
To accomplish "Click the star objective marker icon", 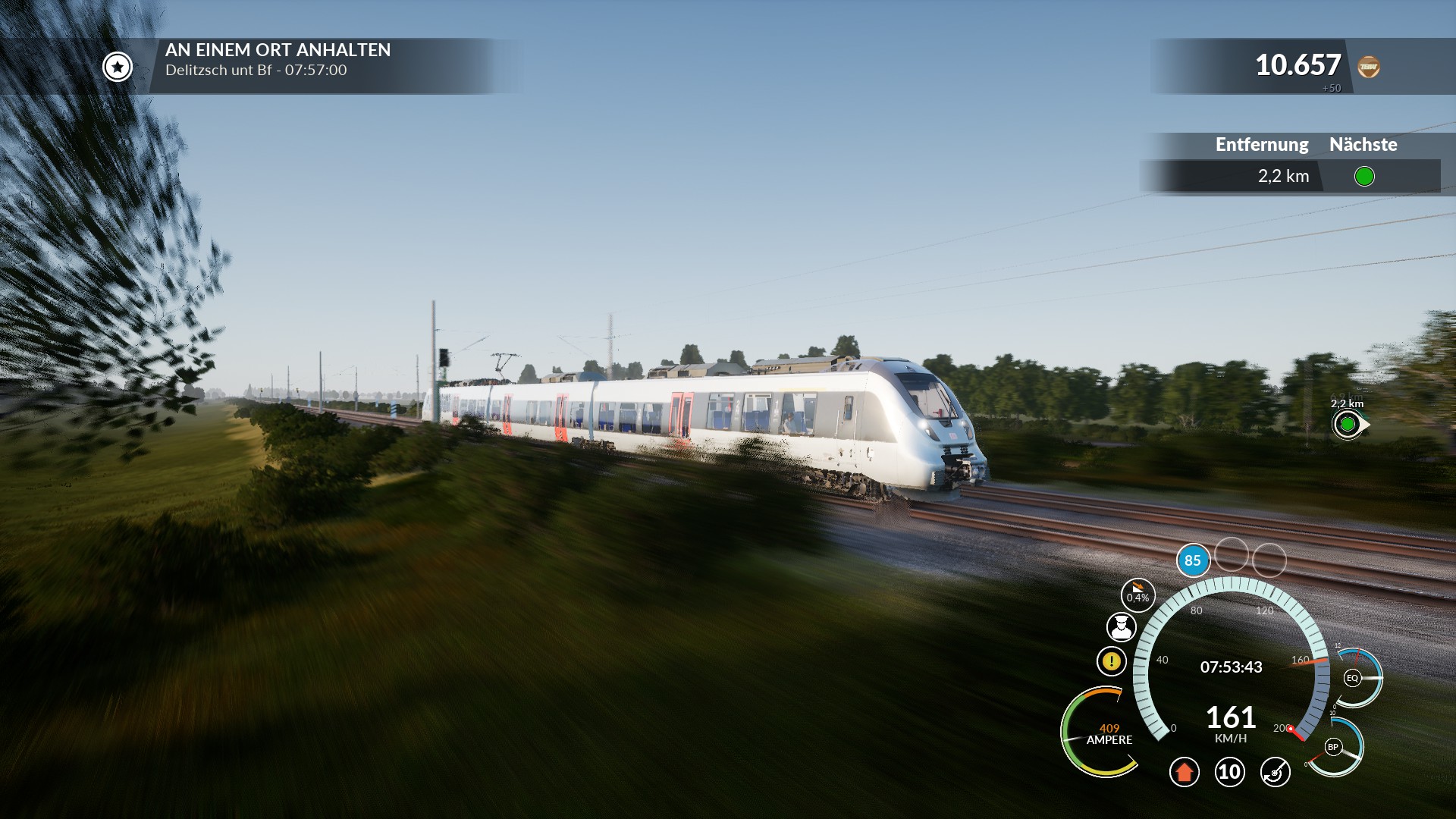I will pyautogui.click(x=118, y=67).
